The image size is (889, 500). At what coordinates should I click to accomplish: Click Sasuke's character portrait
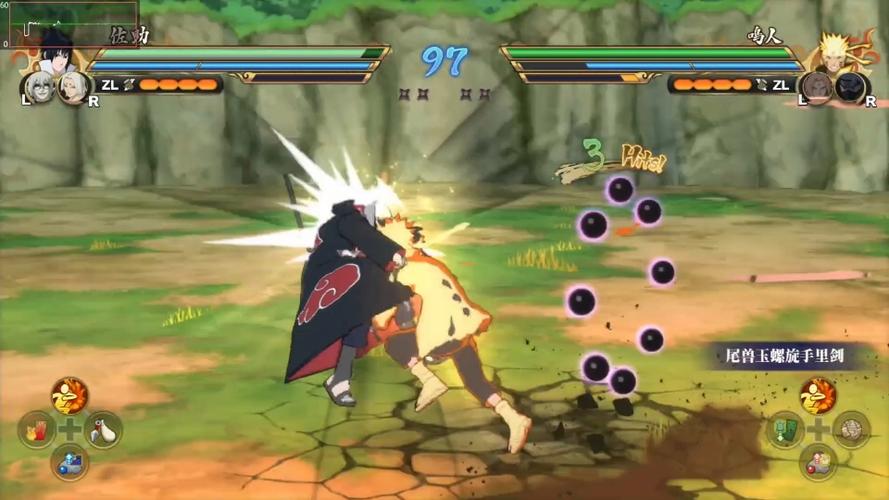tap(55, 52)
